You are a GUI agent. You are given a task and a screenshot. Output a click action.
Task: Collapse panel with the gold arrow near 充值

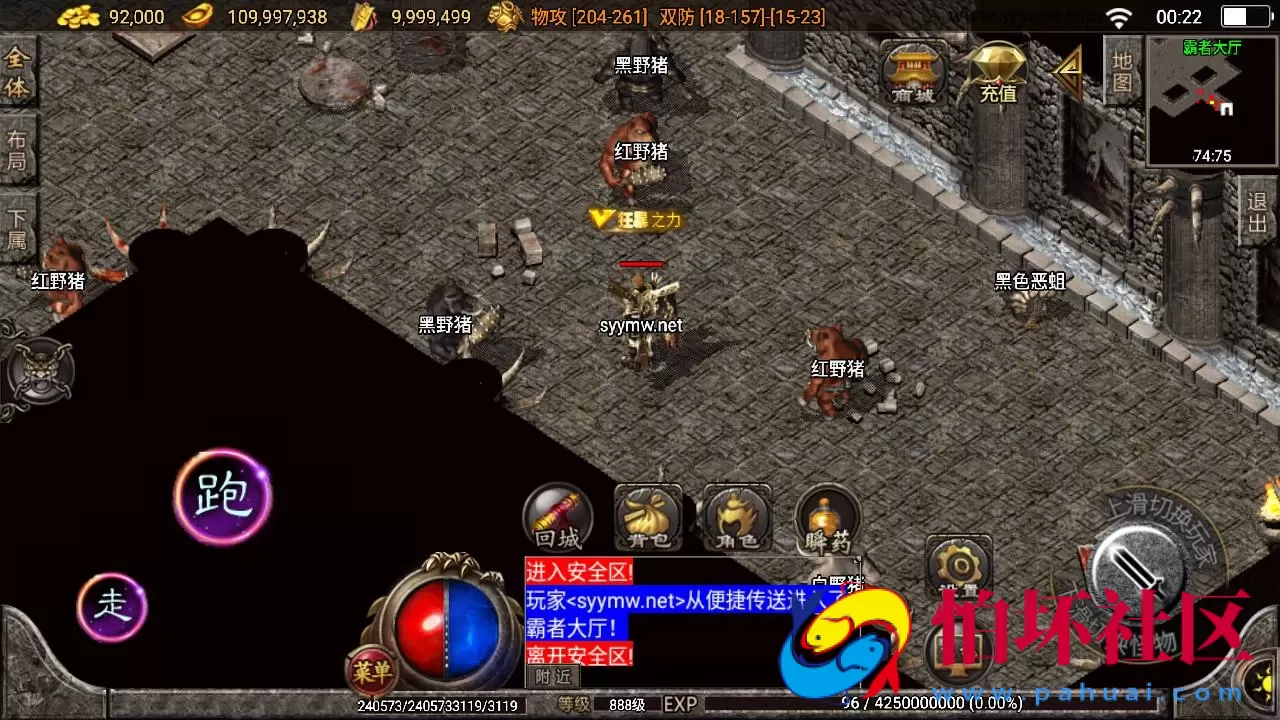pyautogui.click(x=1068, y=70)
